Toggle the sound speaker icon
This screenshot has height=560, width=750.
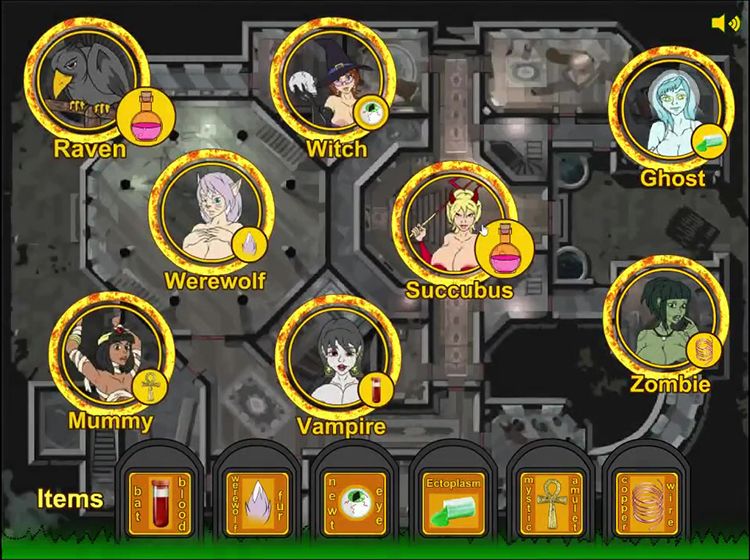click(x=725, y=23)
